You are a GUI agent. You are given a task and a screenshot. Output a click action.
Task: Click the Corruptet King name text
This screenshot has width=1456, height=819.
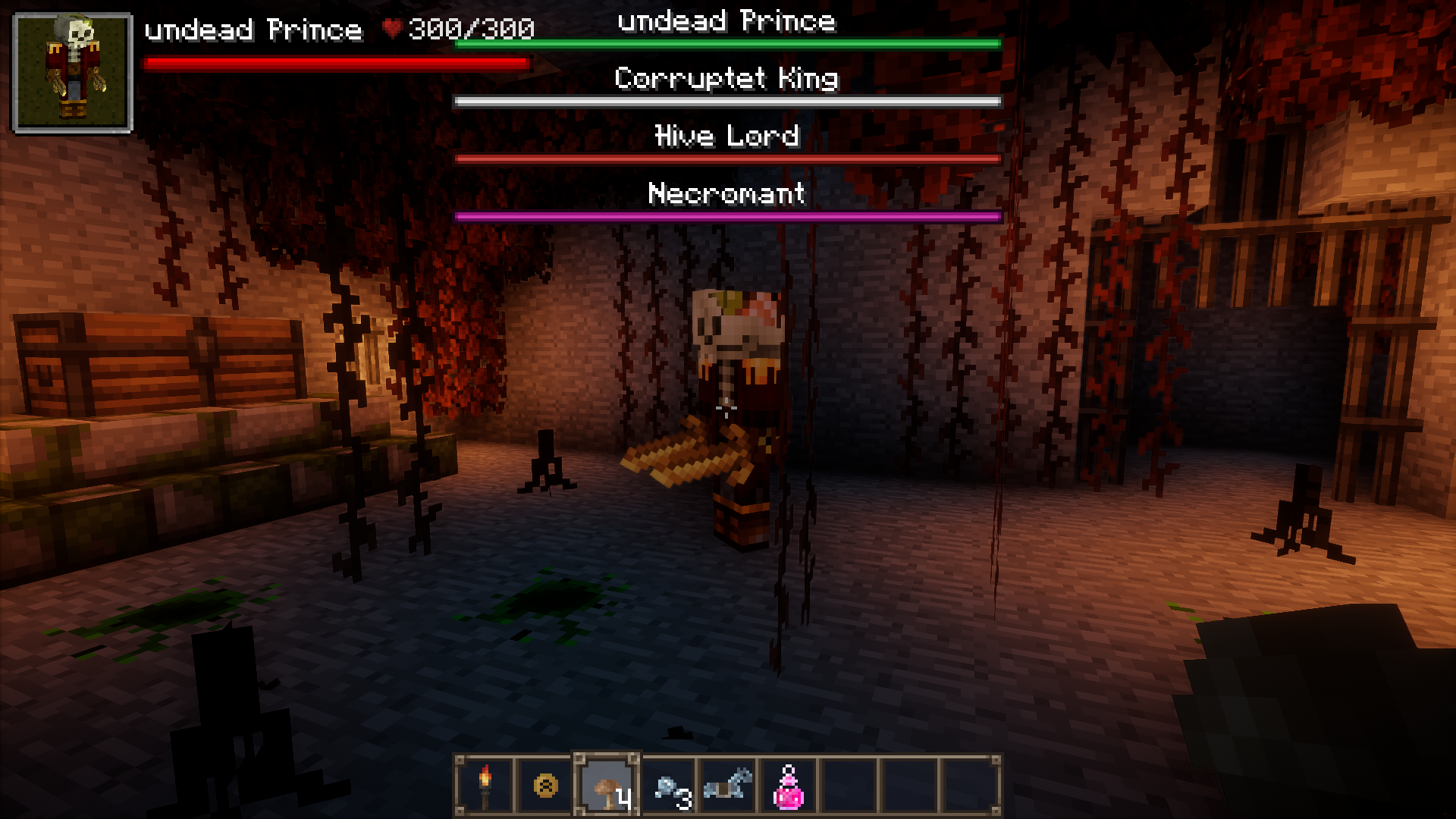pos(726,78)
